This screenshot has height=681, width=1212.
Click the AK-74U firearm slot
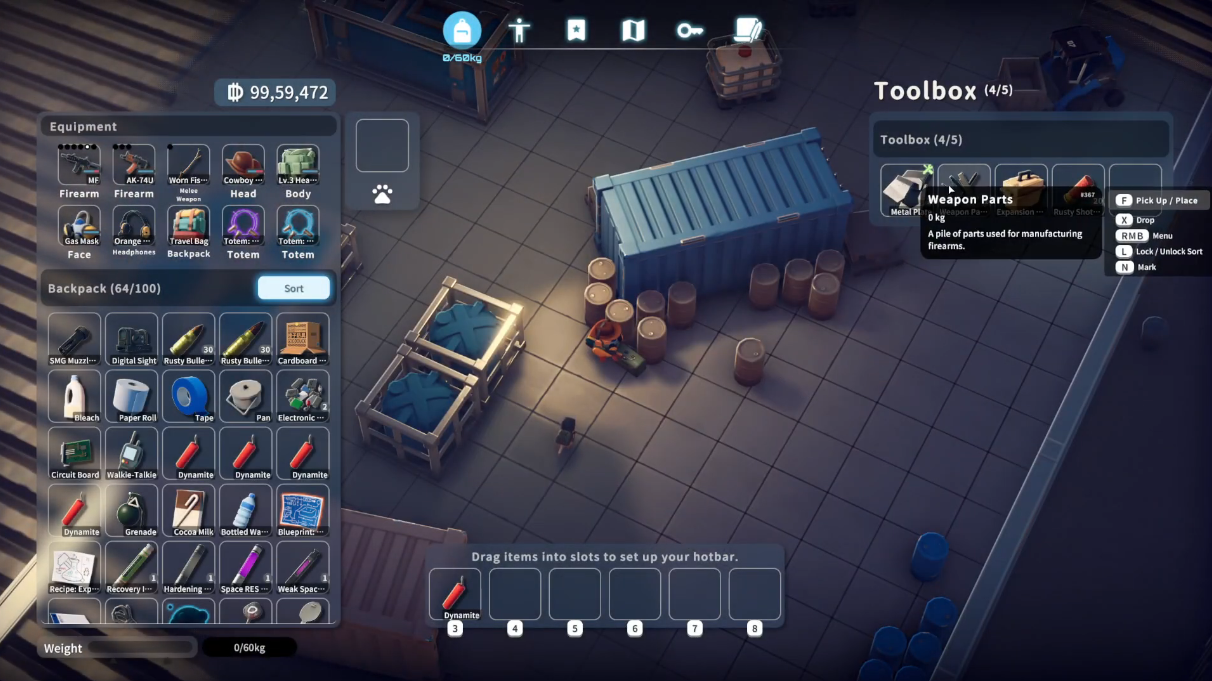point(134,167)
